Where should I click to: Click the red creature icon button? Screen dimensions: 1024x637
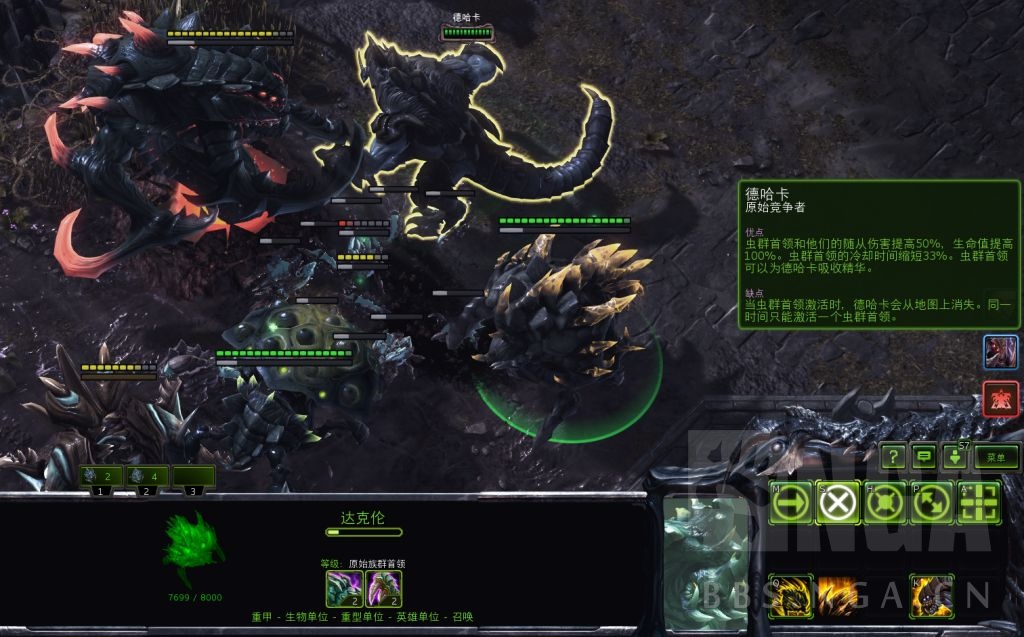(x=1001, y=398)
